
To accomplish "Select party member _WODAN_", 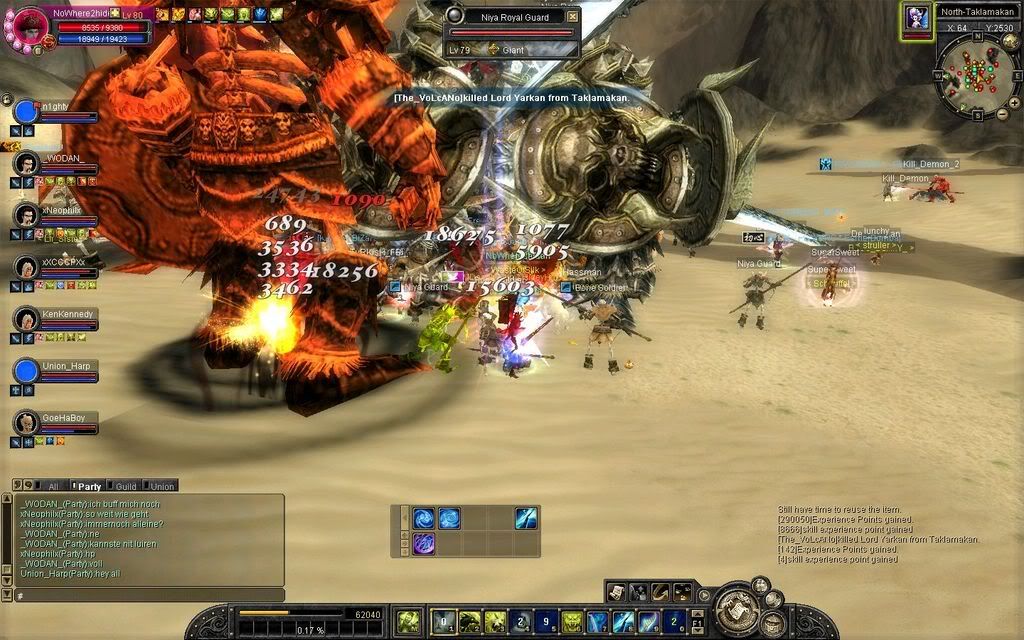I will click(x=27, y=163).
